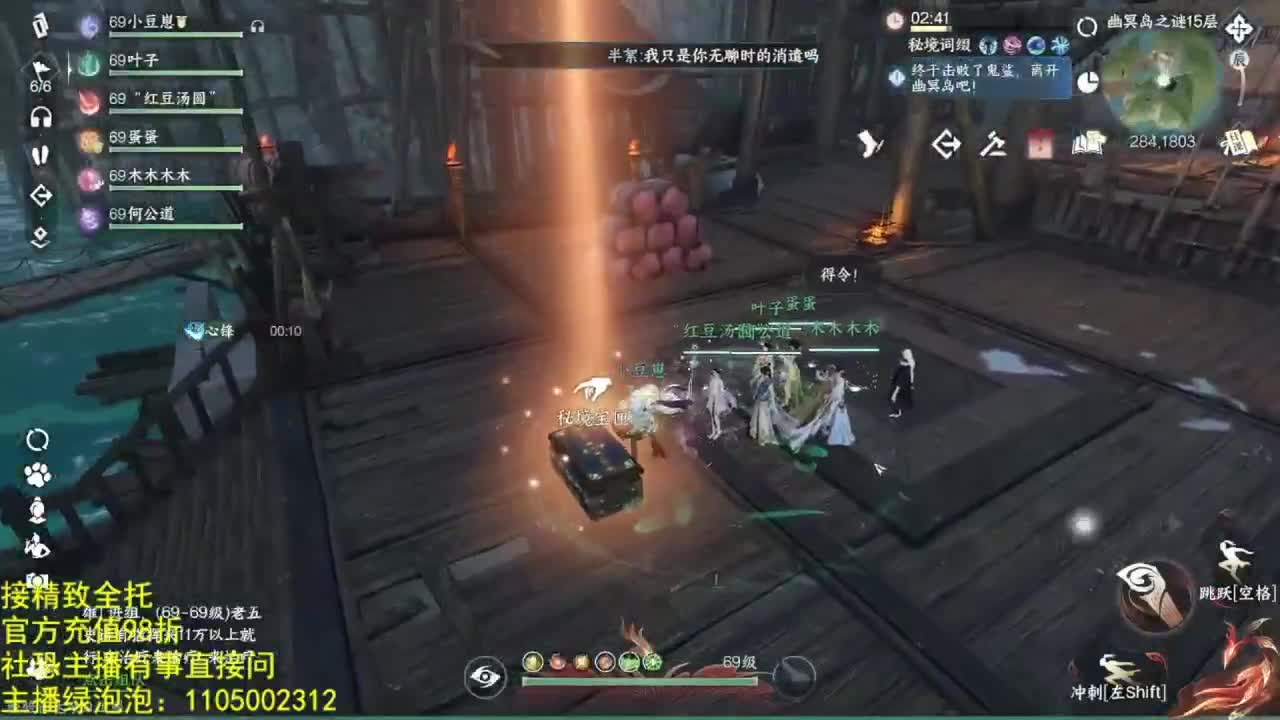Open the book/journal icon beside the mail
This screenshot has height=720, width=1280.
tap(1086, 145)
